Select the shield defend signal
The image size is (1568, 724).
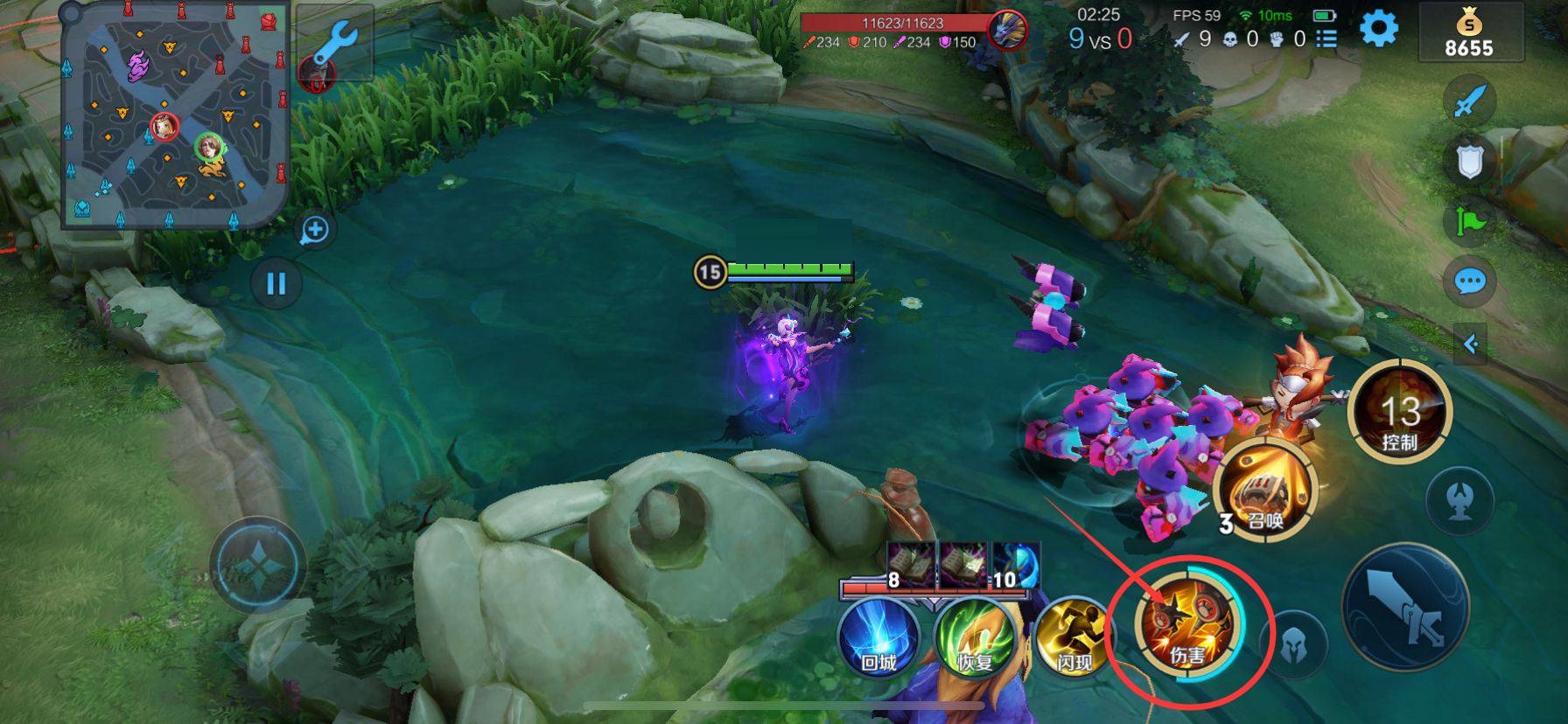click(x=1469, y=161)
